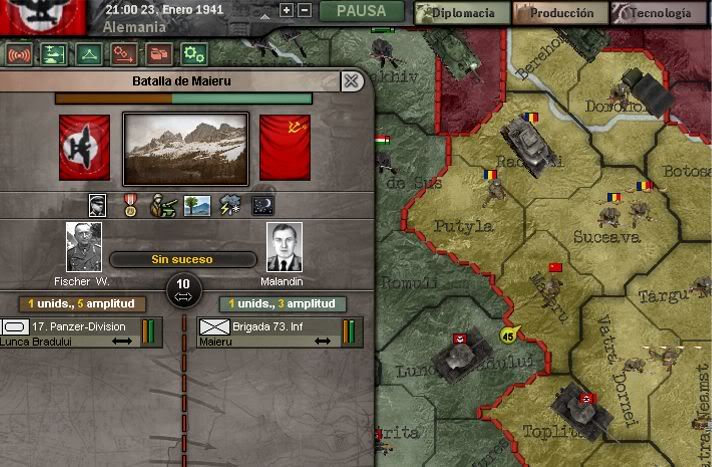
Task: Click the red radio signal toolbar icon
Action: 20,54
